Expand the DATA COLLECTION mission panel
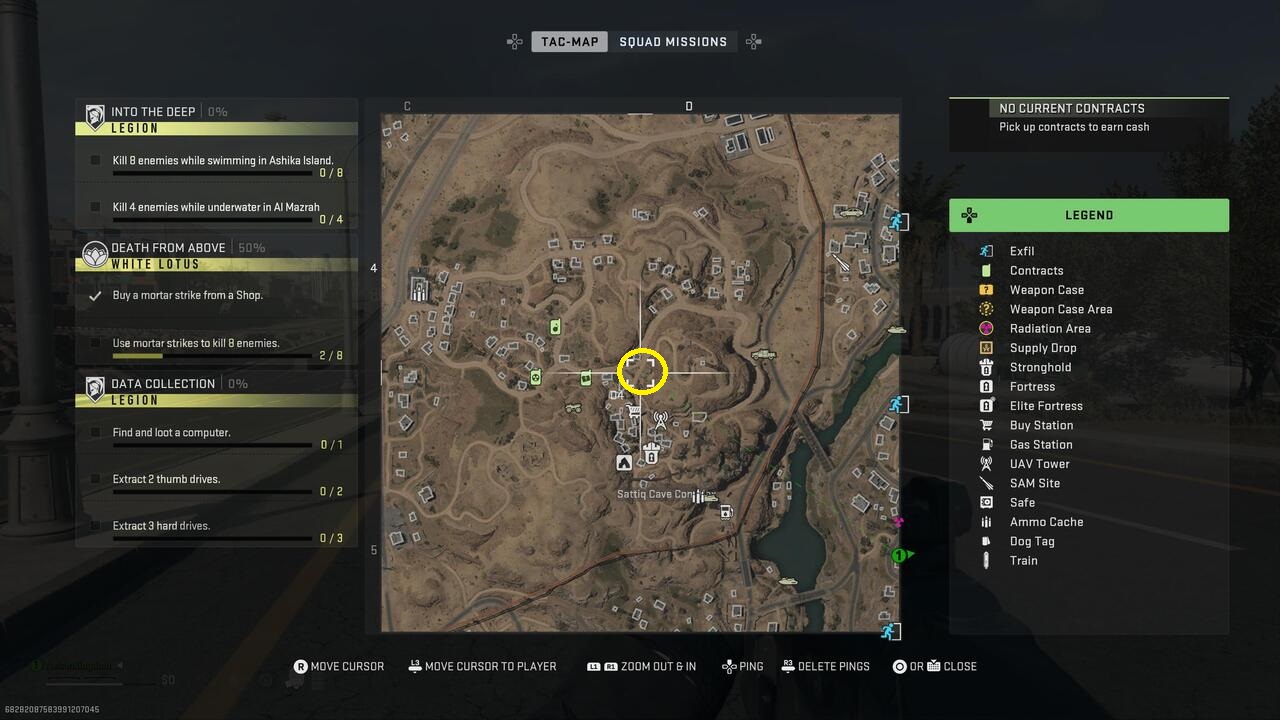The image size is (1280, 720). pos(215,383)
